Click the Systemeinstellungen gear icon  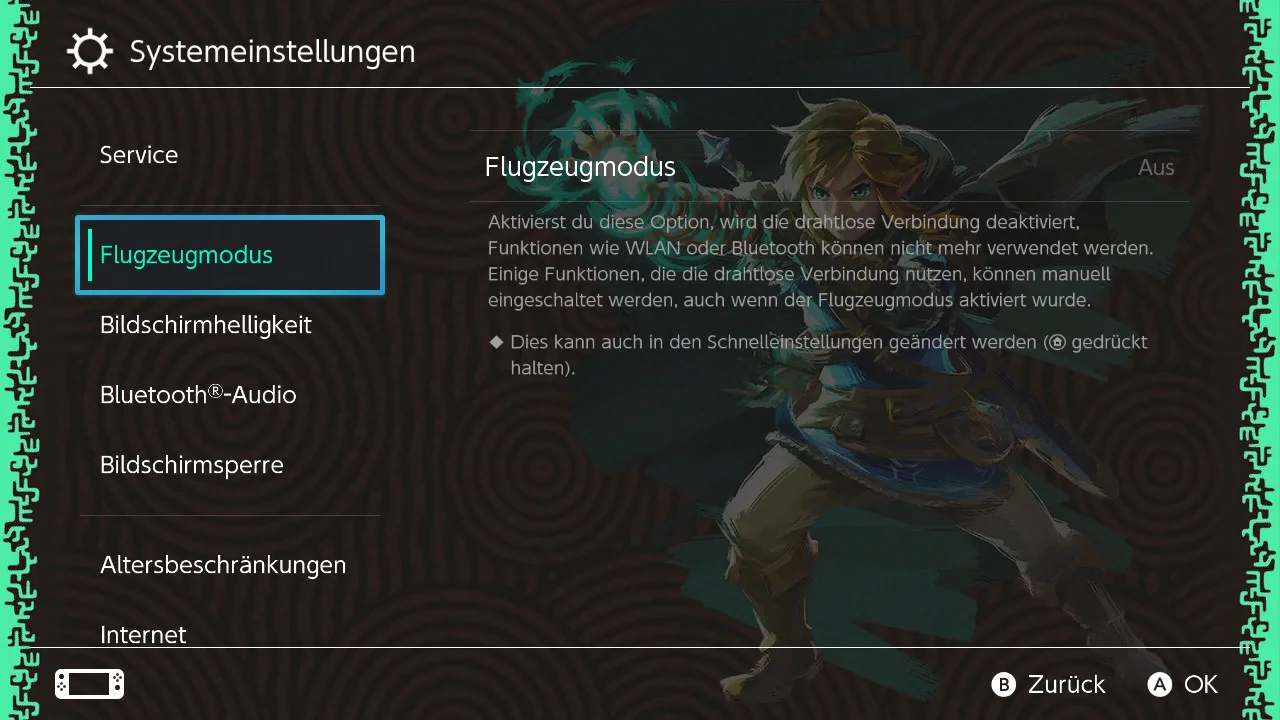click(90, 50)
